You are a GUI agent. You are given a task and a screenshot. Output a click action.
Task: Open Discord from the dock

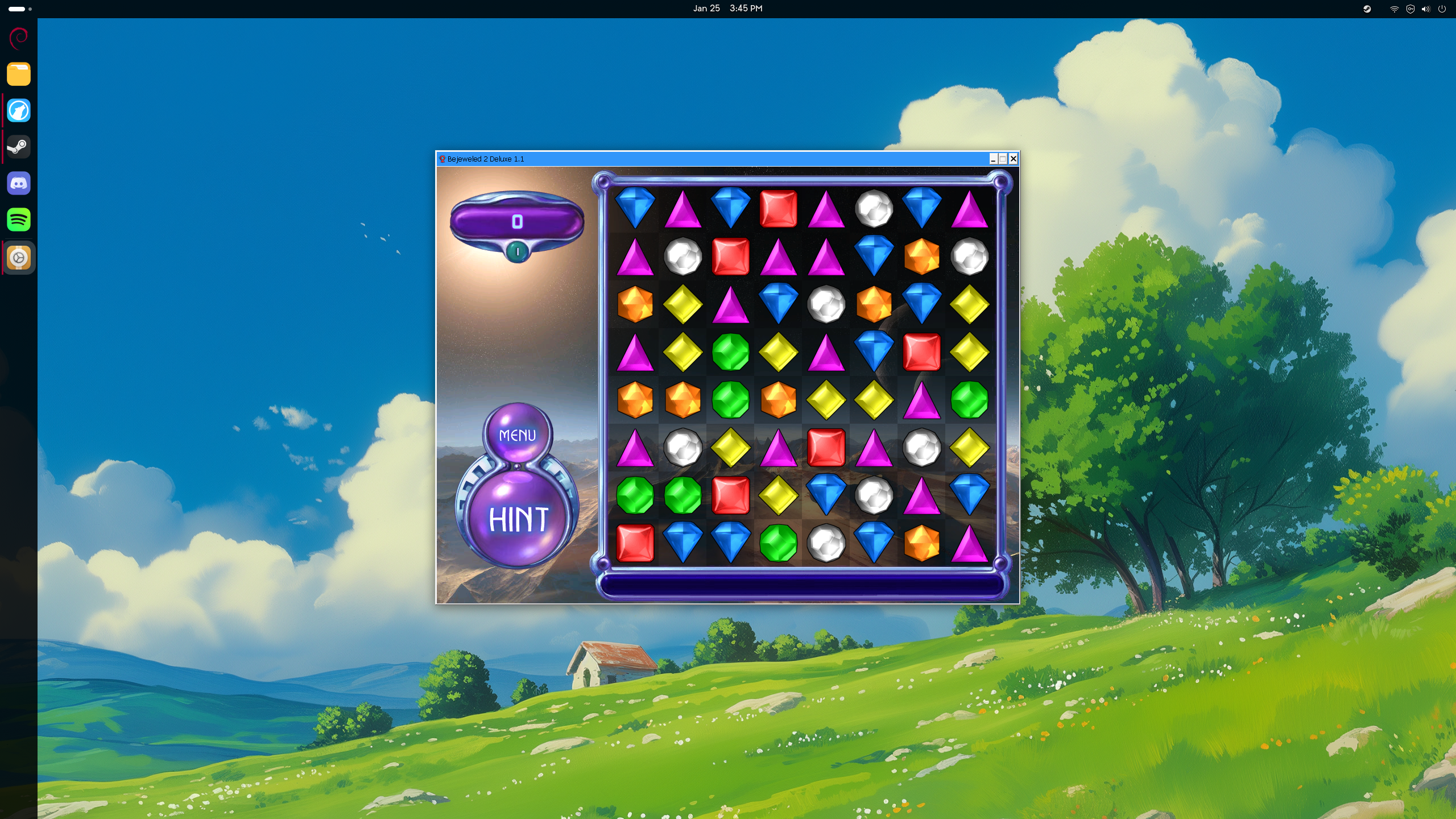(19, 183)
